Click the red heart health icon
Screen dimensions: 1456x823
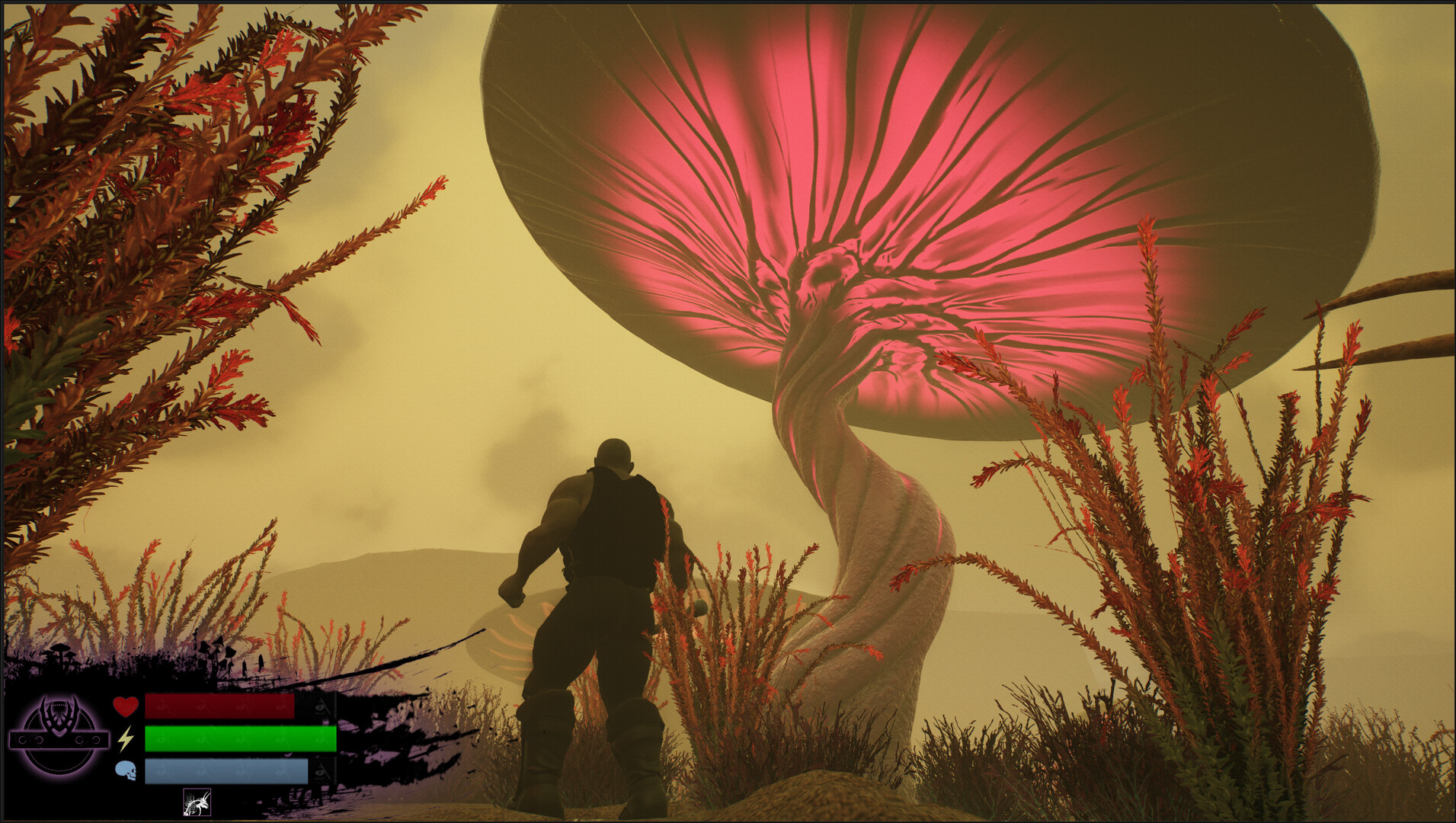(x=126, y=706)
